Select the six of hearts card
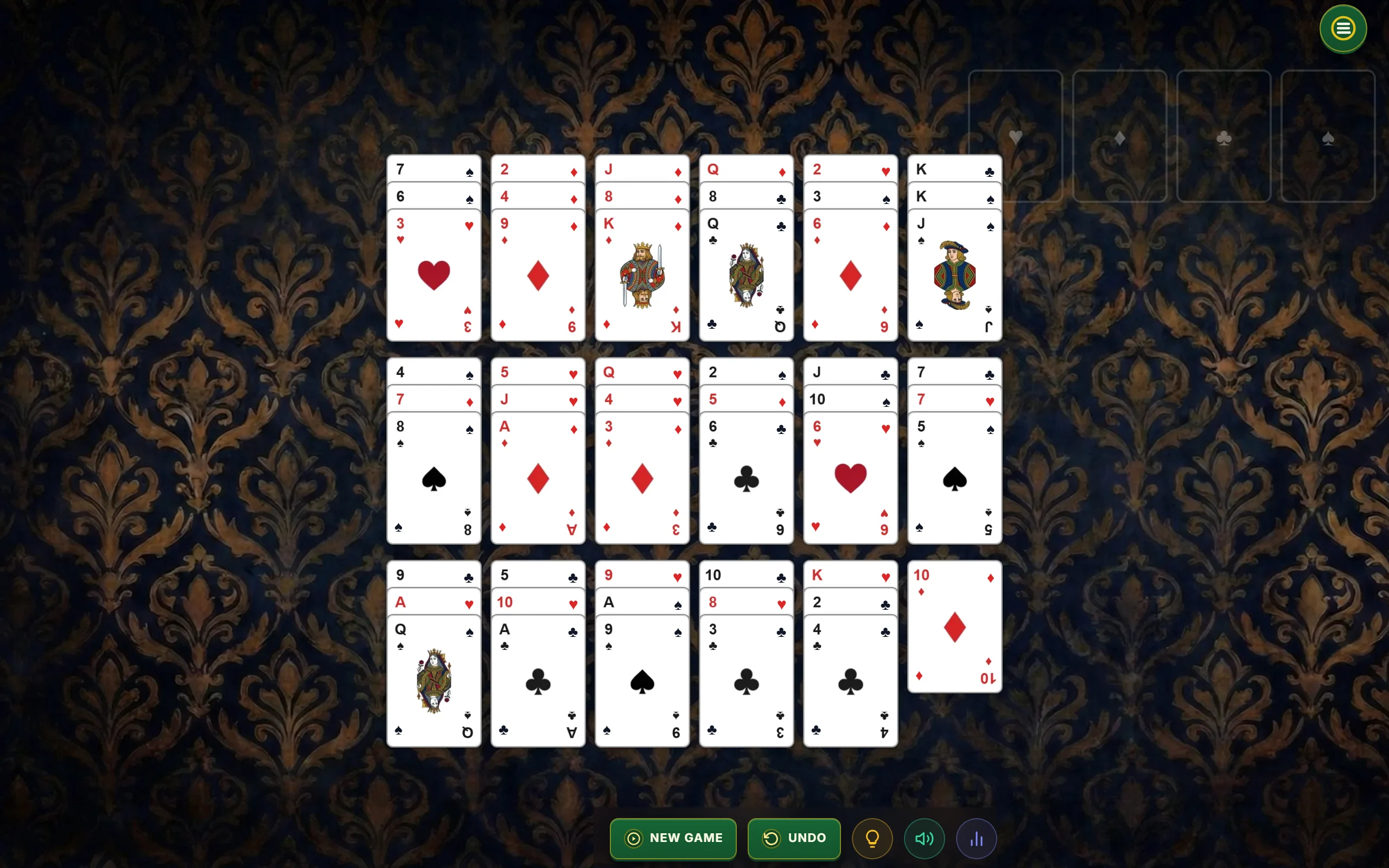Viewport: 1389px width, 868px height. [x=850, y=478]
